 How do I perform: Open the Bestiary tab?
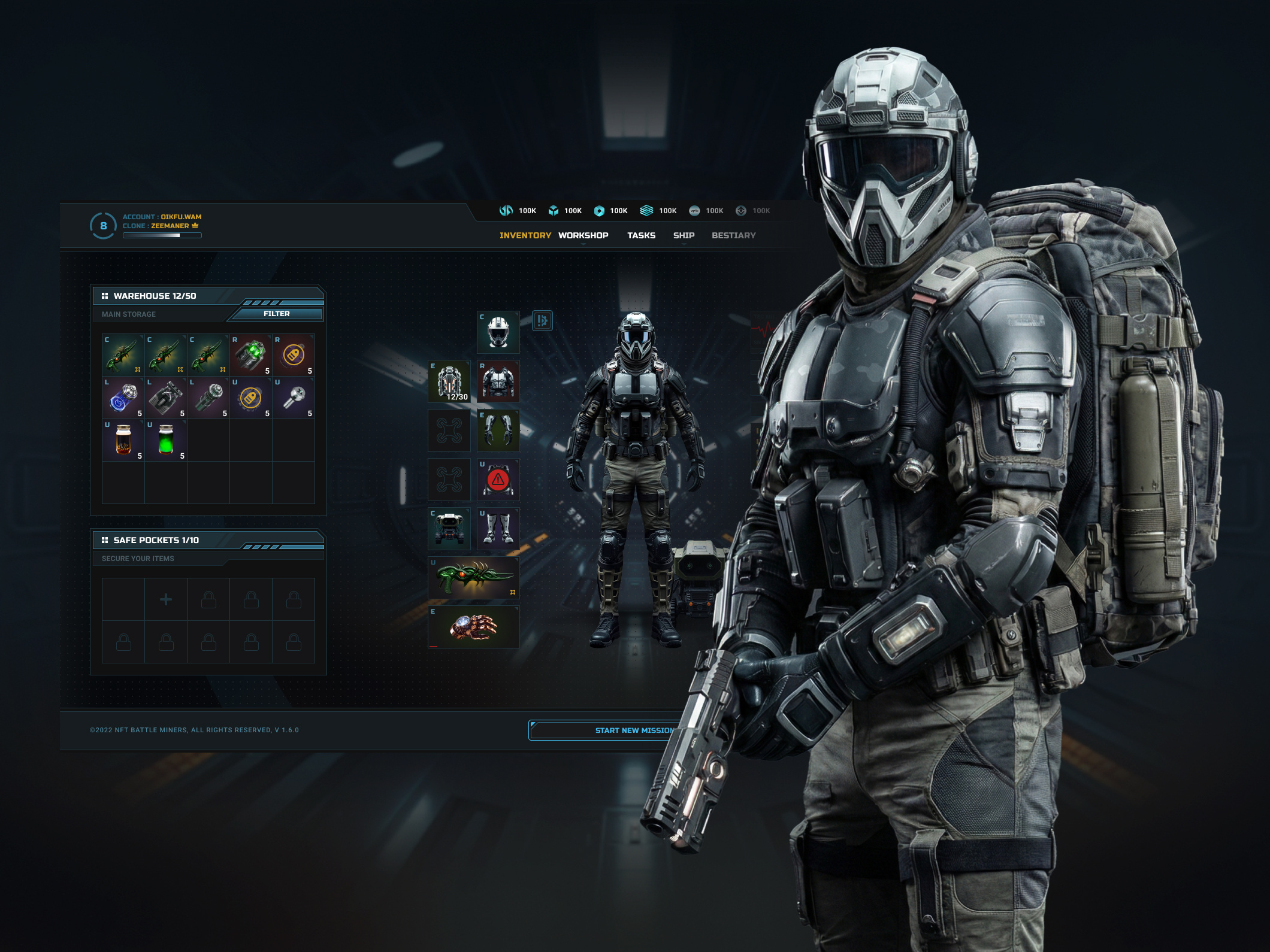pos(733,235)
